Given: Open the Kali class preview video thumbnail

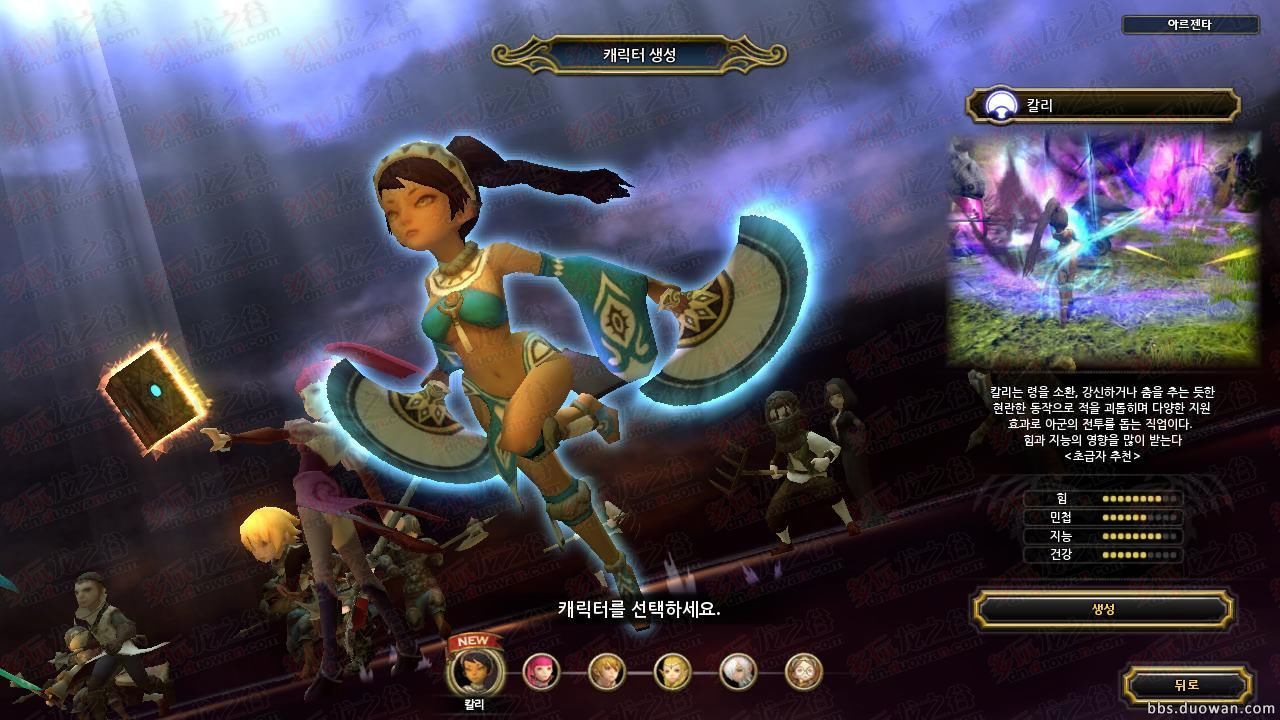Looking at the screenshot, I should [1103, 250].
